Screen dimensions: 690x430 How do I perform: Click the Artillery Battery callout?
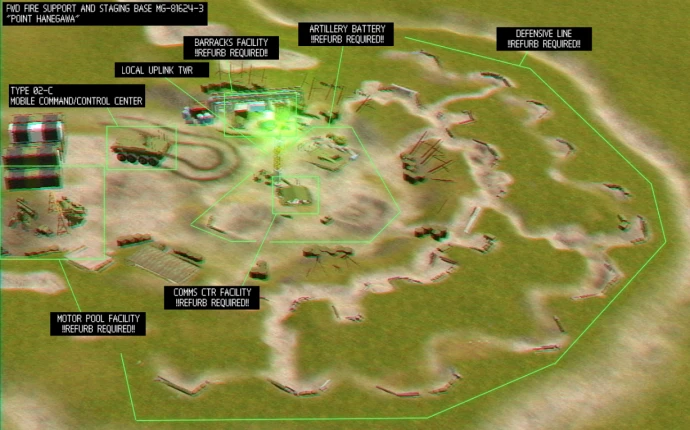pos(346,33)
